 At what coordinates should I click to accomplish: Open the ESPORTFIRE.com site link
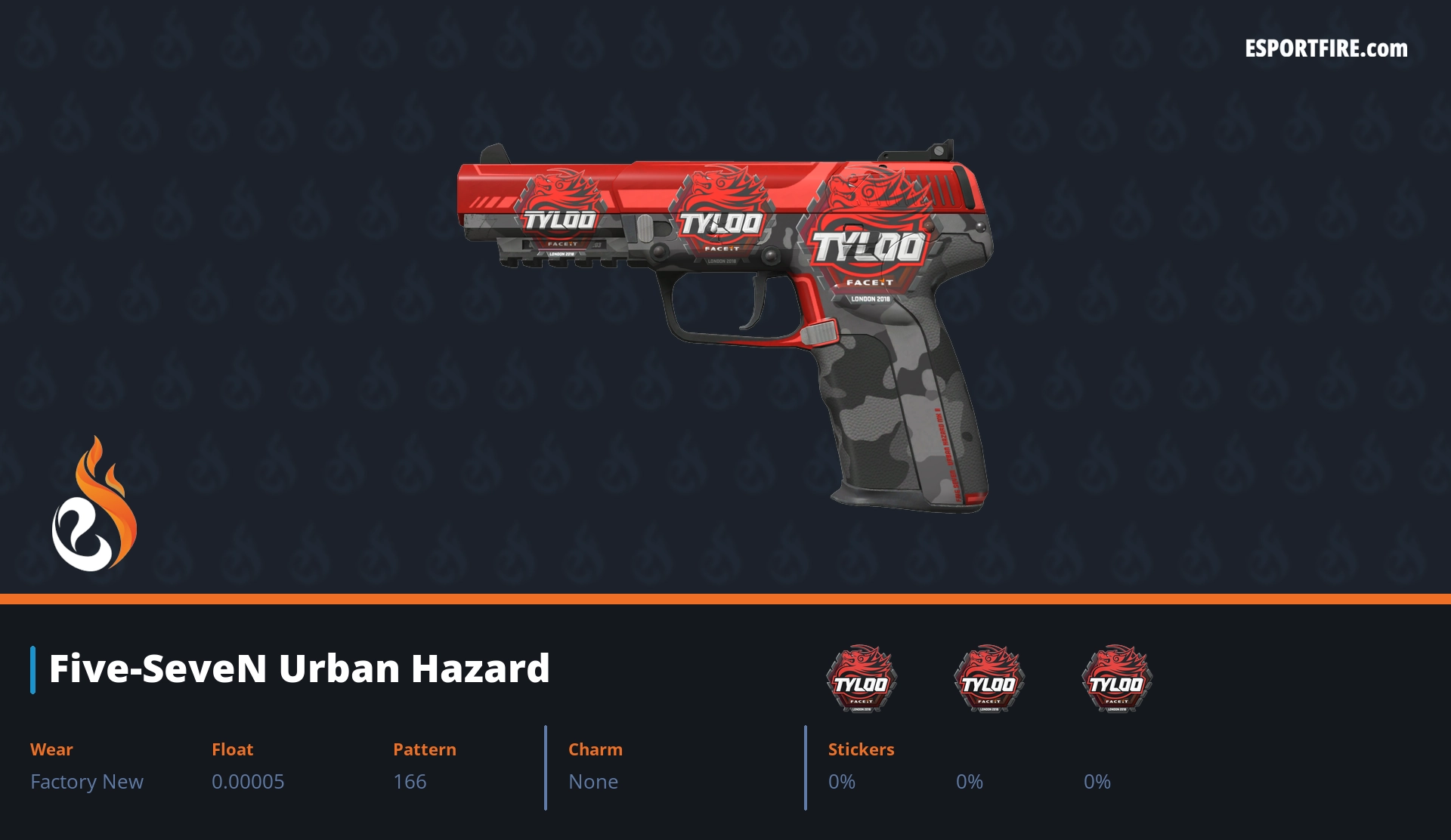1326,49
